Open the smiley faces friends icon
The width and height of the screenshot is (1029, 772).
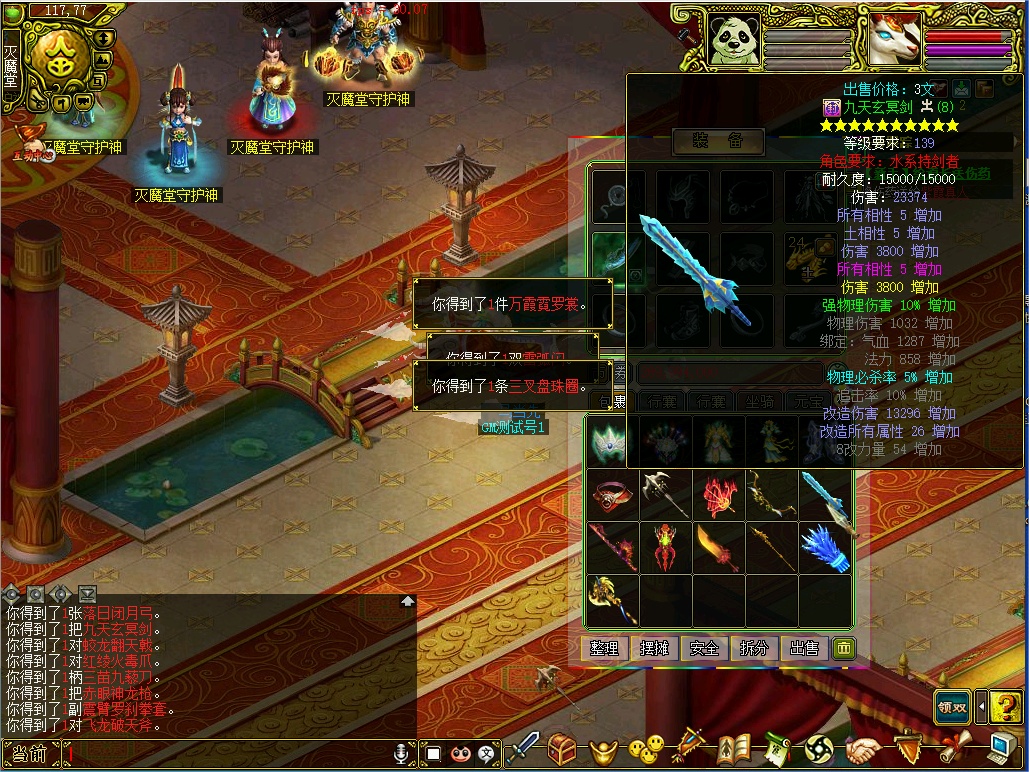(646, 748)
